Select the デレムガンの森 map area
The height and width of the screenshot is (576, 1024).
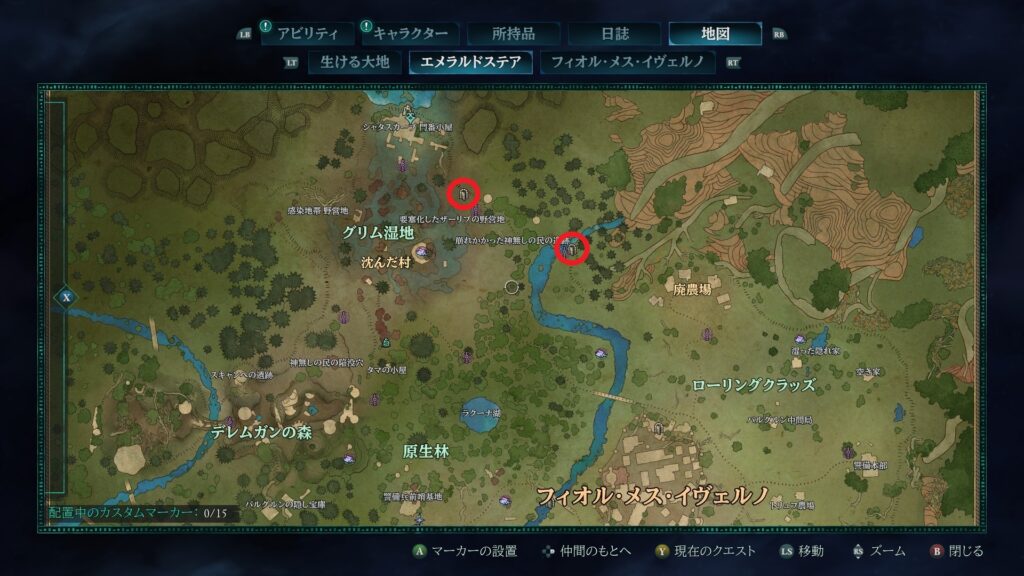click(x=260, y=433)
